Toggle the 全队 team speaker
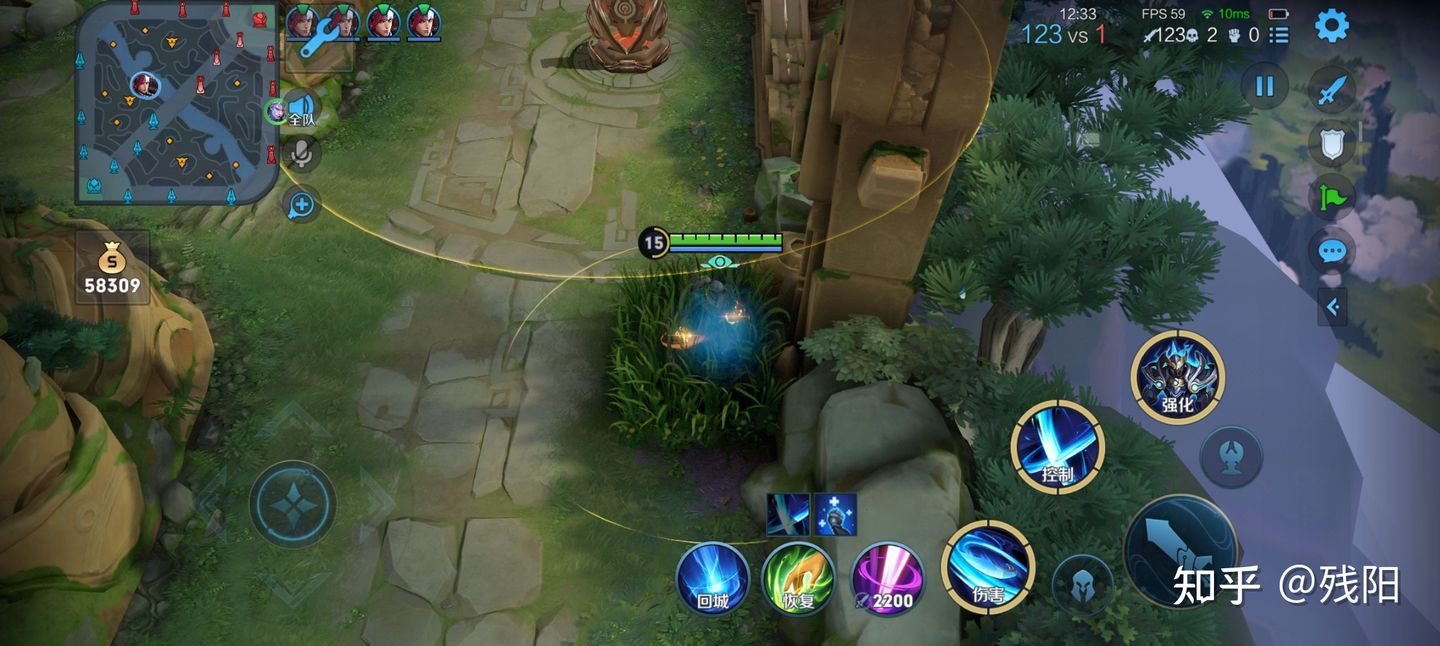Viewport: 1440px width, 646px height. [300, 108]
